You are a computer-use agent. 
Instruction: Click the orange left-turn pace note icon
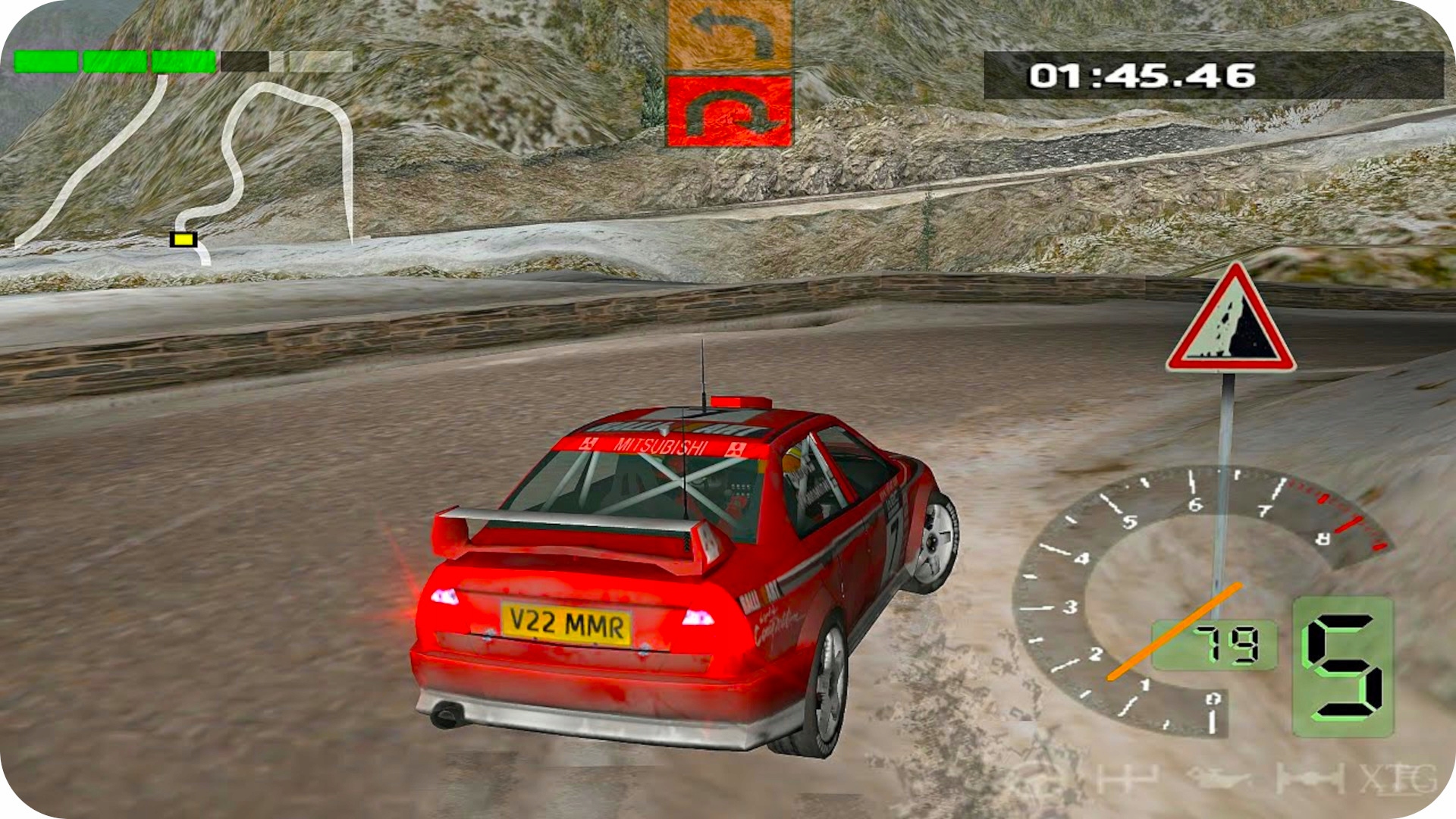[x=729, y=35]
